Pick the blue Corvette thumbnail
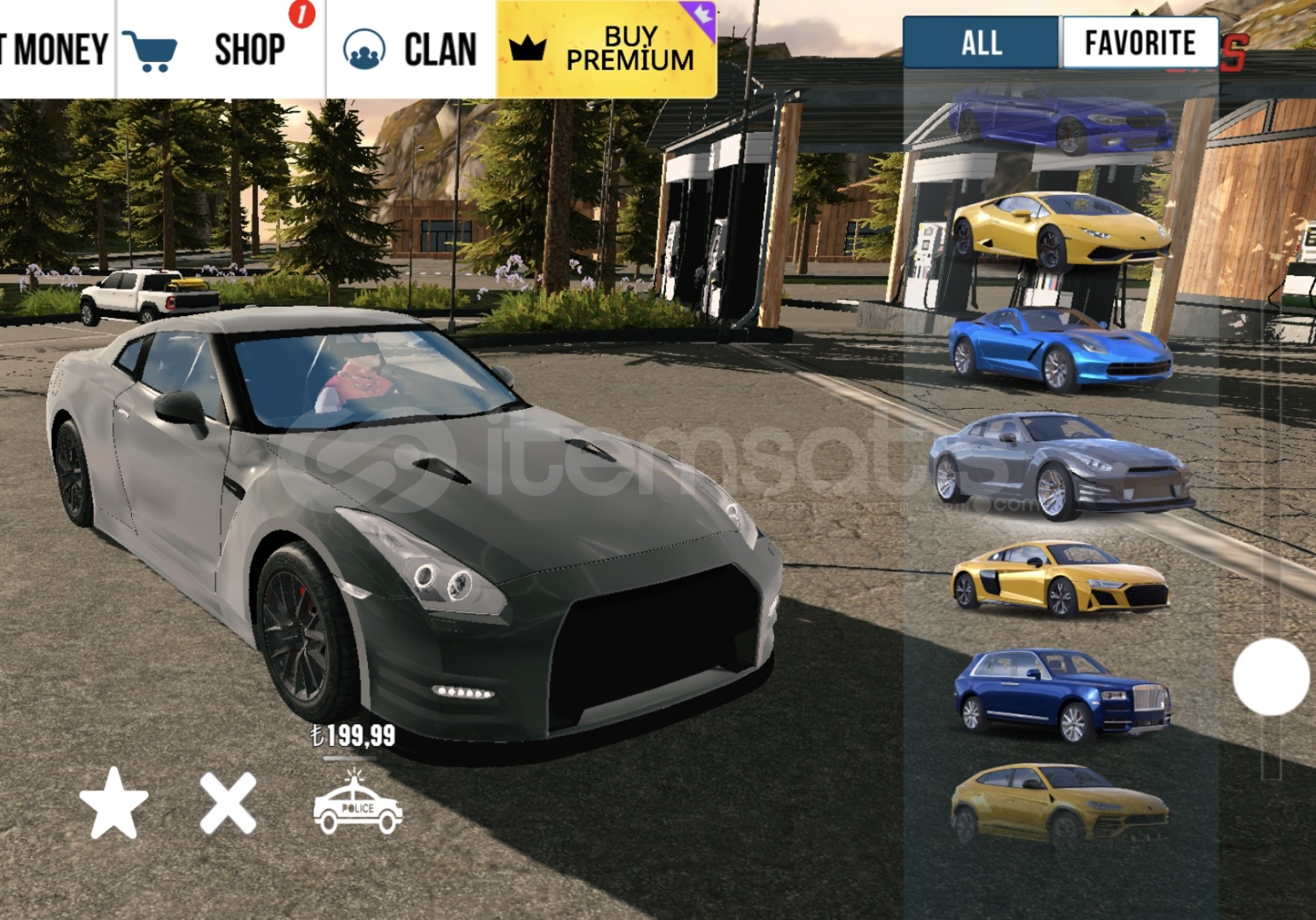Screen dimensions: 1316x920 tap(1060, 348)
